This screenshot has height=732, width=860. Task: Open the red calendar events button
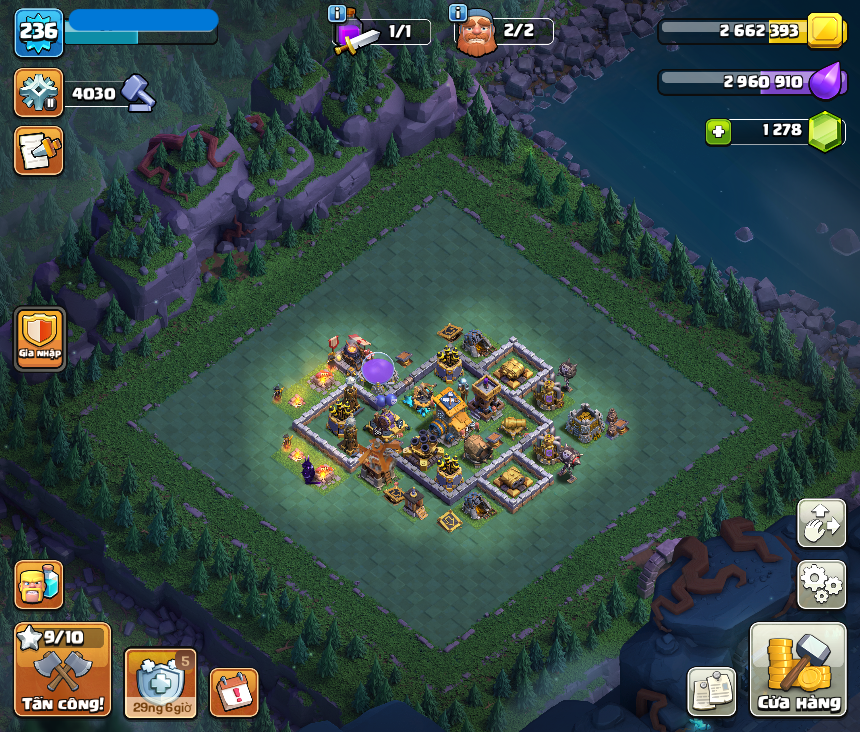pyautogui.click(x=234, y=692)
